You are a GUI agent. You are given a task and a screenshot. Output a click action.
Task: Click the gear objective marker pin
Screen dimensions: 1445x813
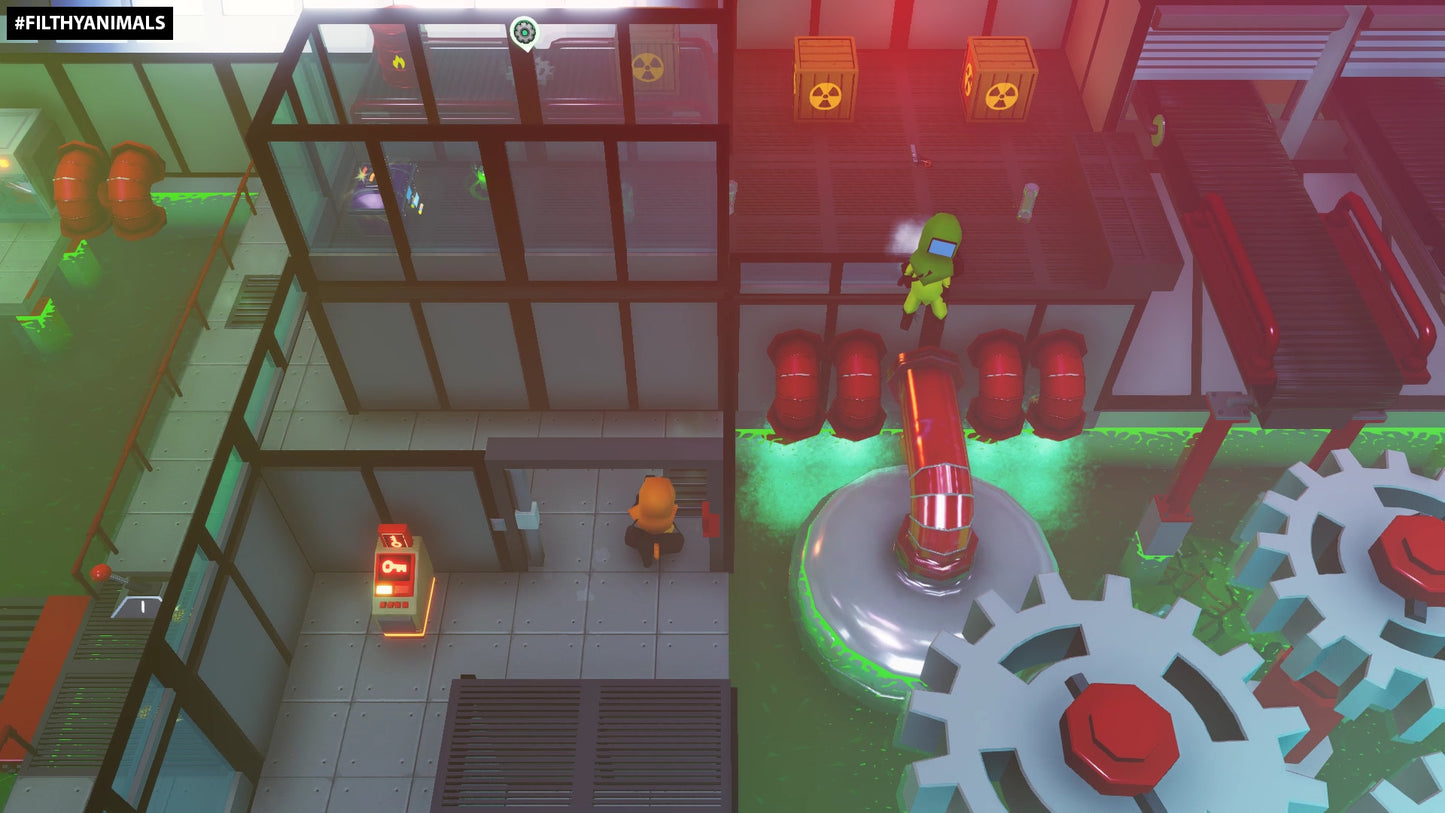coord(523,32)
